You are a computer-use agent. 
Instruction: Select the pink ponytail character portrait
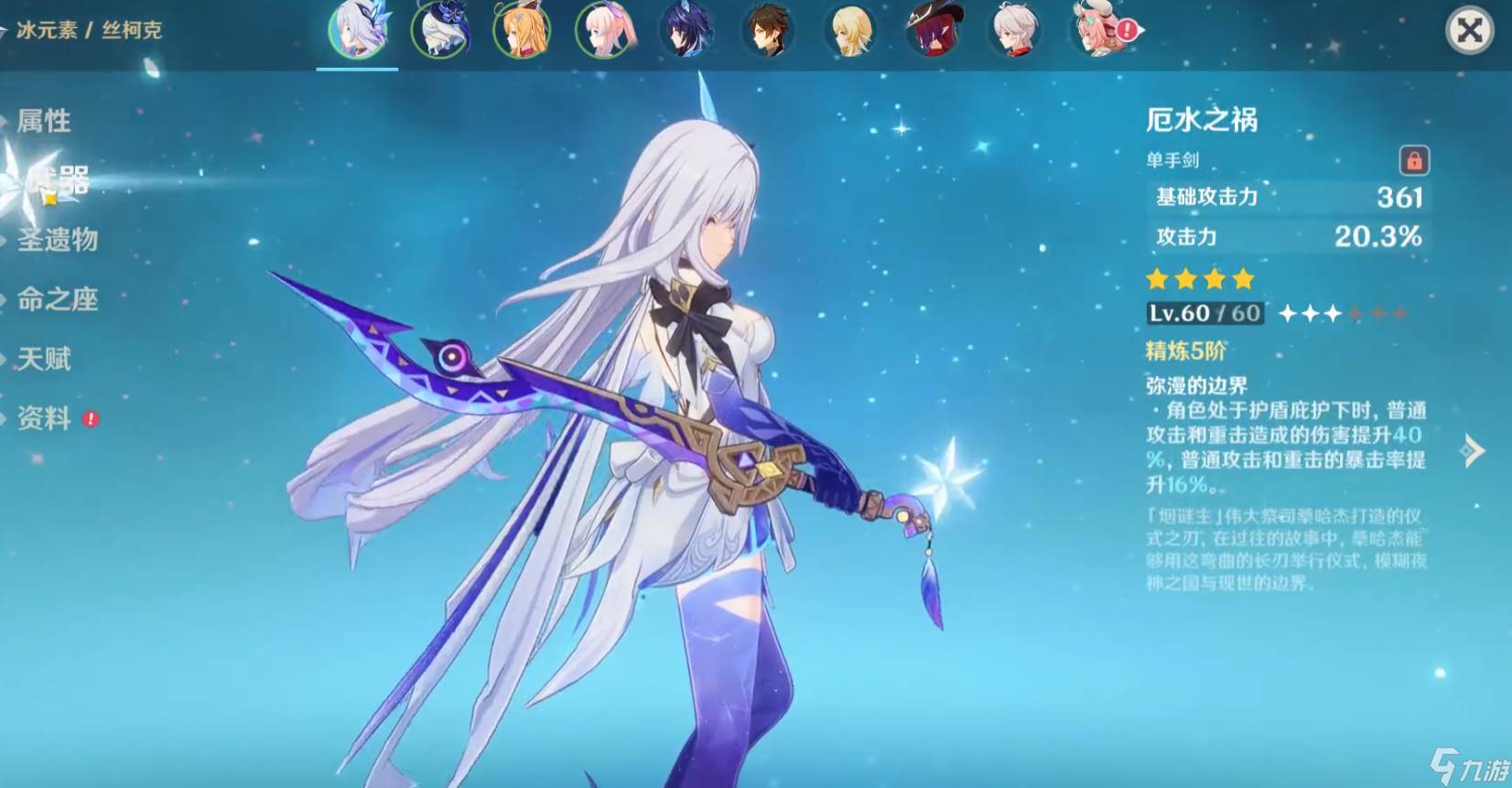(604, 31)
